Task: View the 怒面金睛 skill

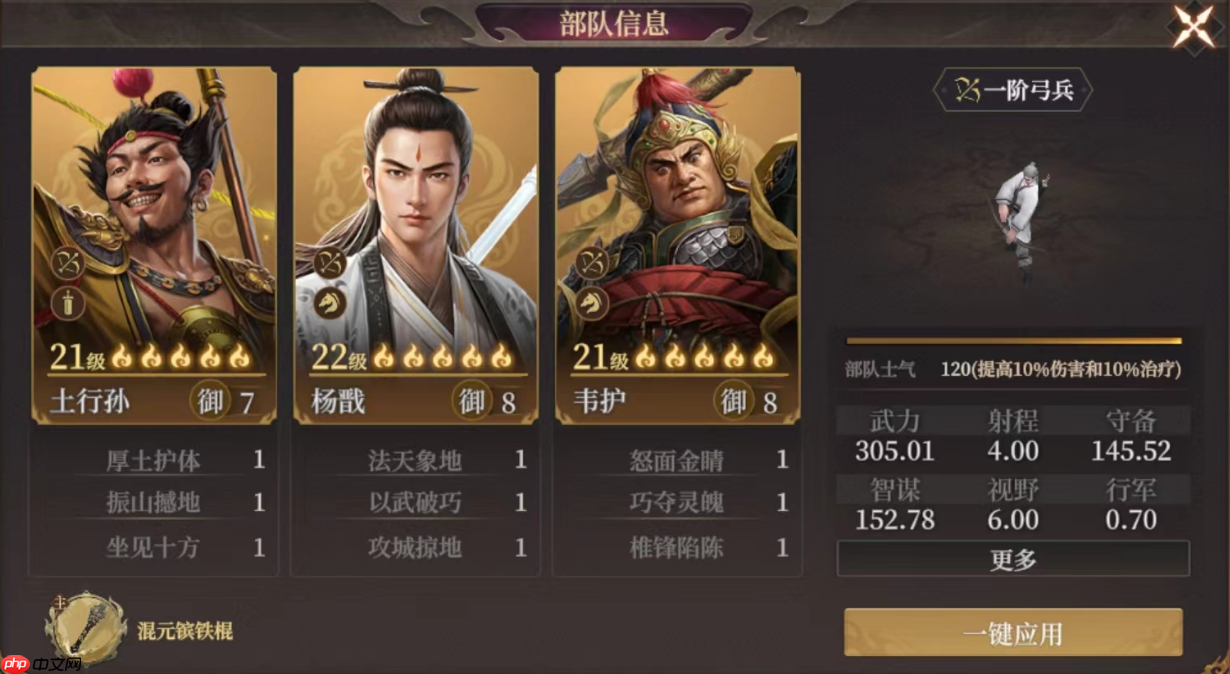Action: point(677,460)
